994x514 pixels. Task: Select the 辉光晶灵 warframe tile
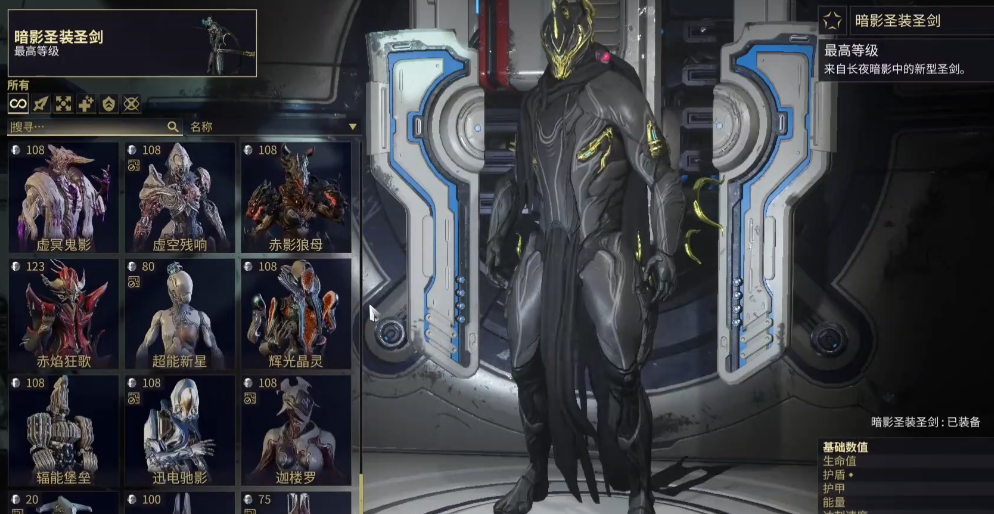[296, 313]
